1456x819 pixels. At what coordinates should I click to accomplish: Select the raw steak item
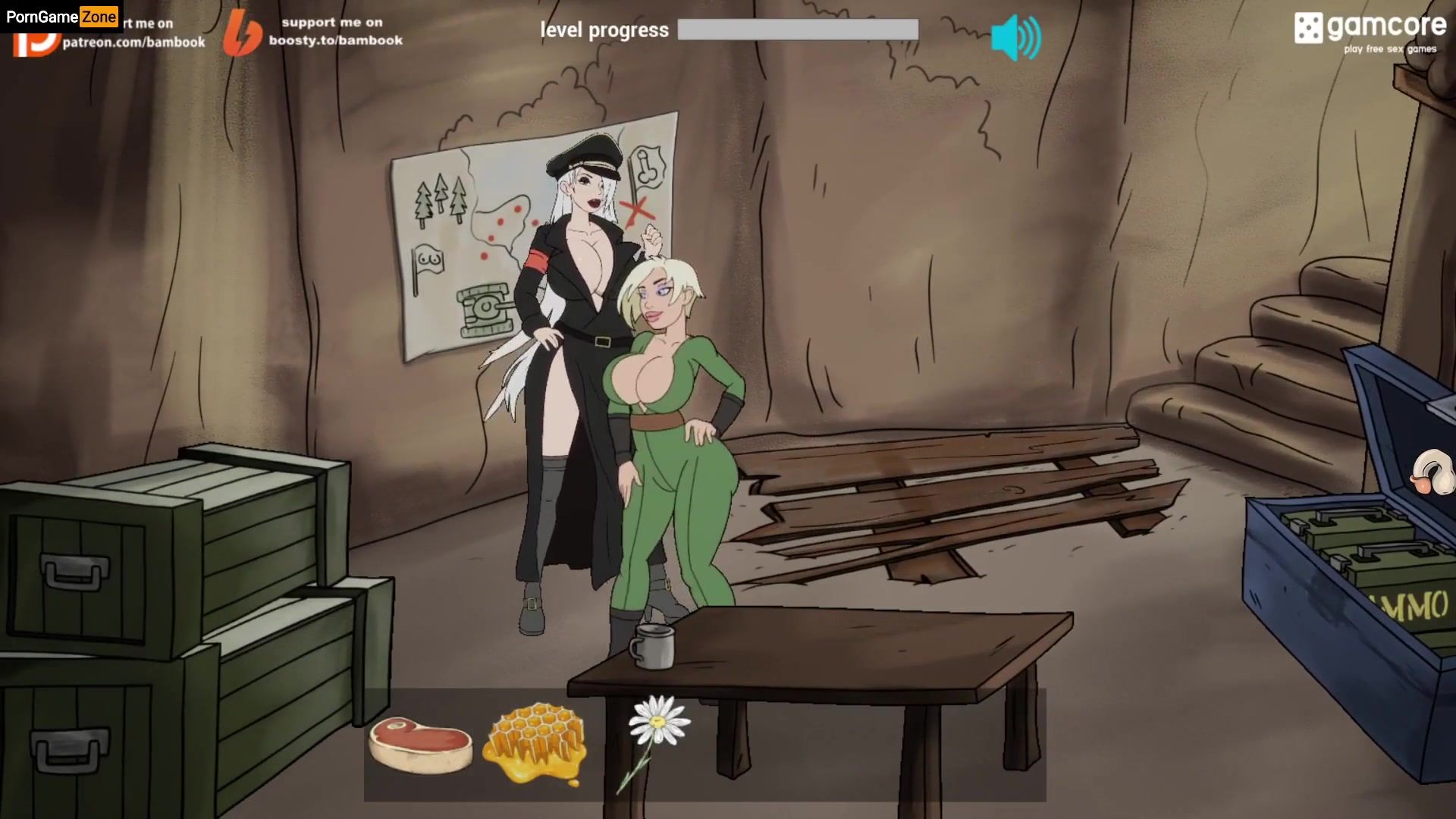click(x=420, y=745)
